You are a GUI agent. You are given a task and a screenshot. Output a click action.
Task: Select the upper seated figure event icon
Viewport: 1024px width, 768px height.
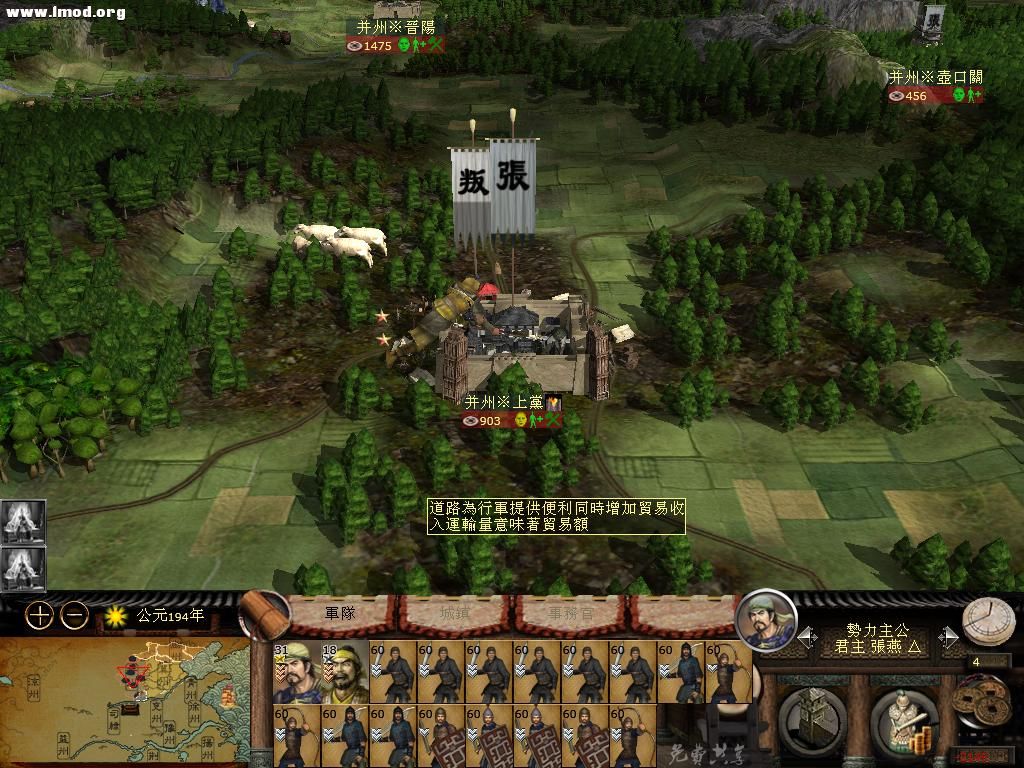click(x=23, y=521)
